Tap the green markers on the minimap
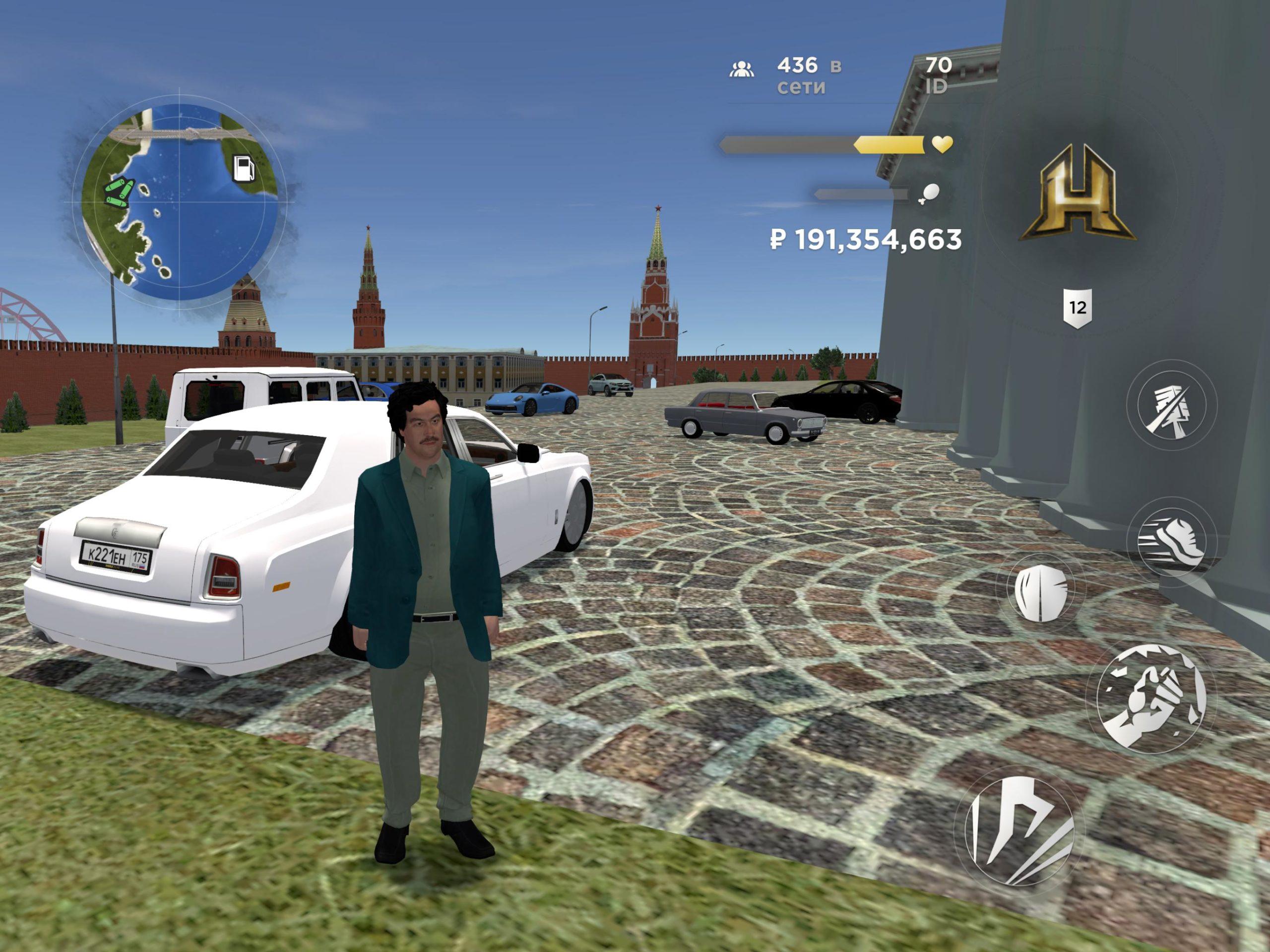This screenshot has width=1270, height=952. point(120,192)
